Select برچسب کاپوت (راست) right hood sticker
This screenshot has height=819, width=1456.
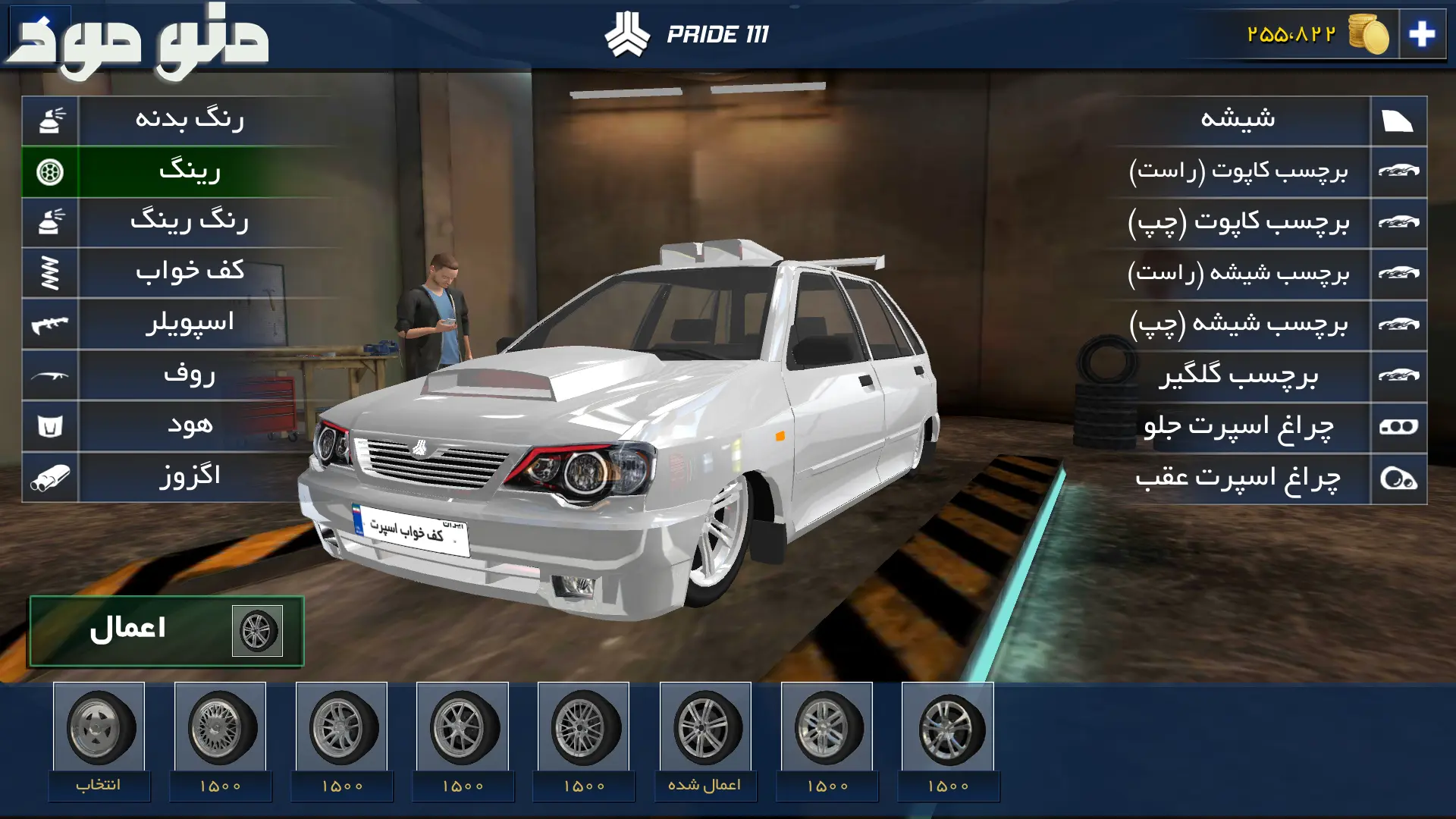click(1238, 171)
